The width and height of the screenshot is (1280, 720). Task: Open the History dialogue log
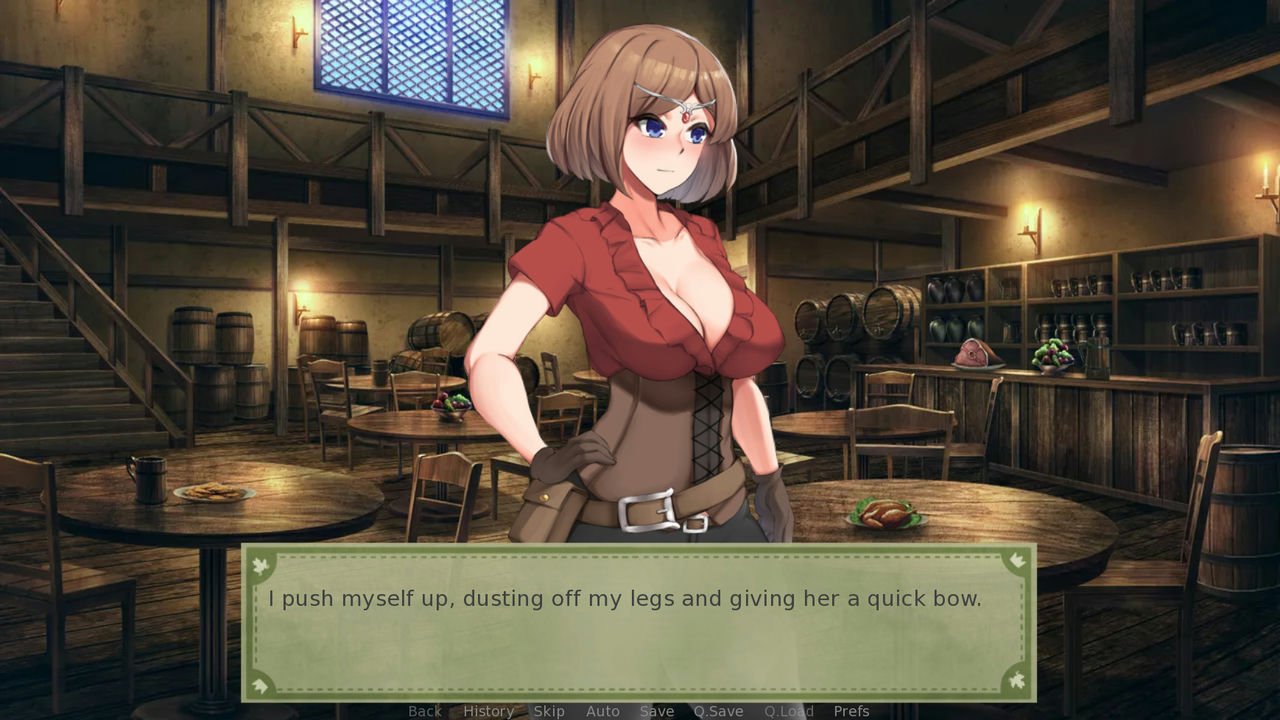pyautogui.click(x=488, y=711)
